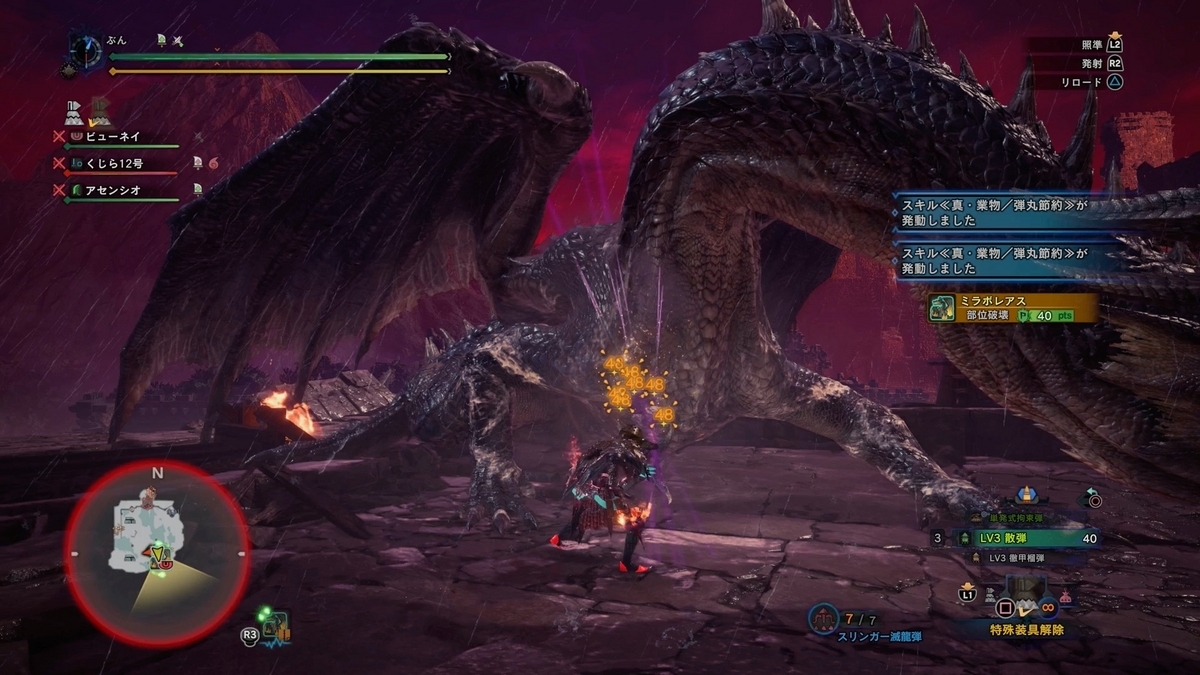This screenshot has width=1200, height=675.
Task: Select the check-marked mantle icon above the party list
Action: [100, 111]
